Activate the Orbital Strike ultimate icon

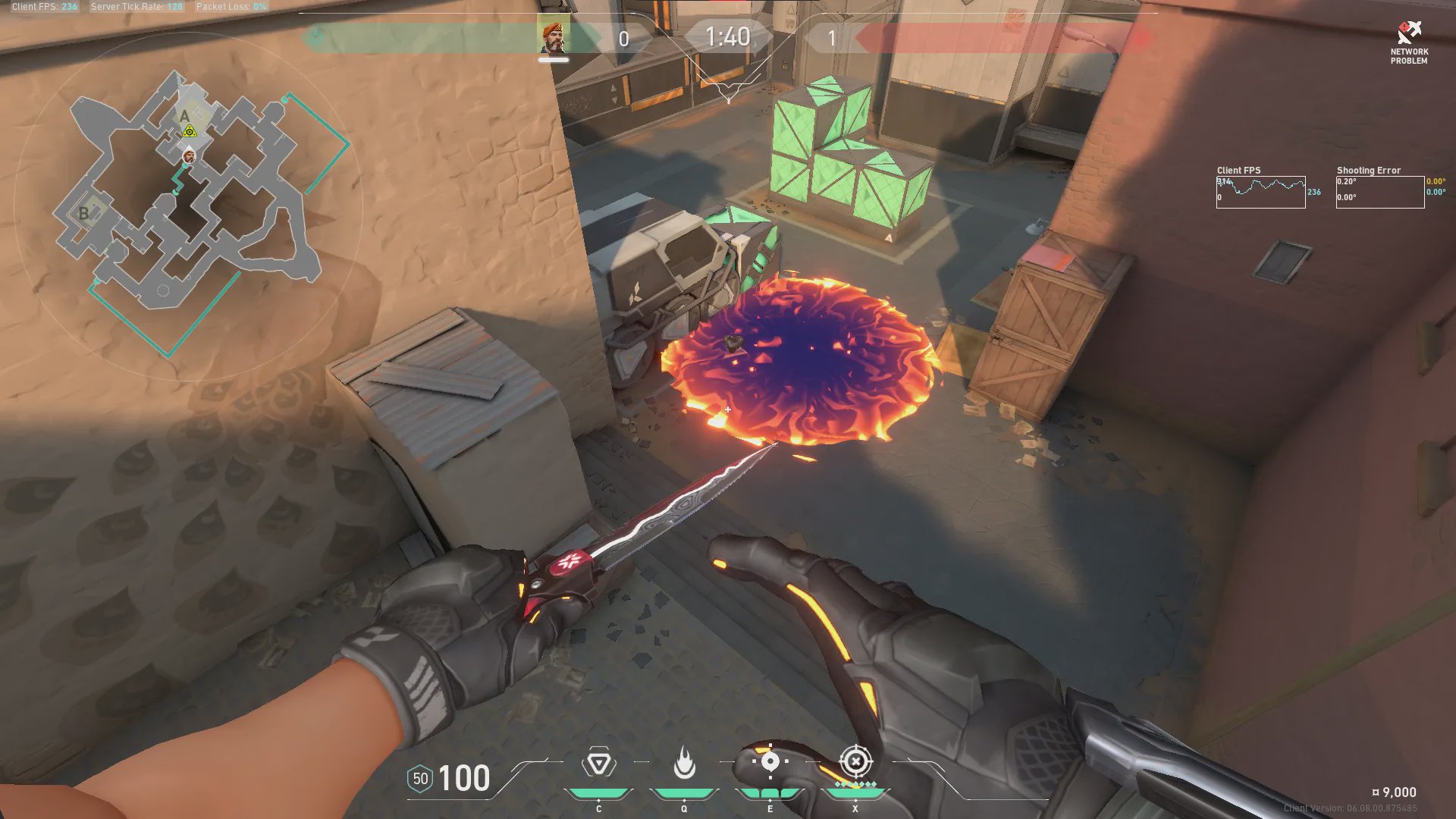pyautogui.click(x=855, y=761)
